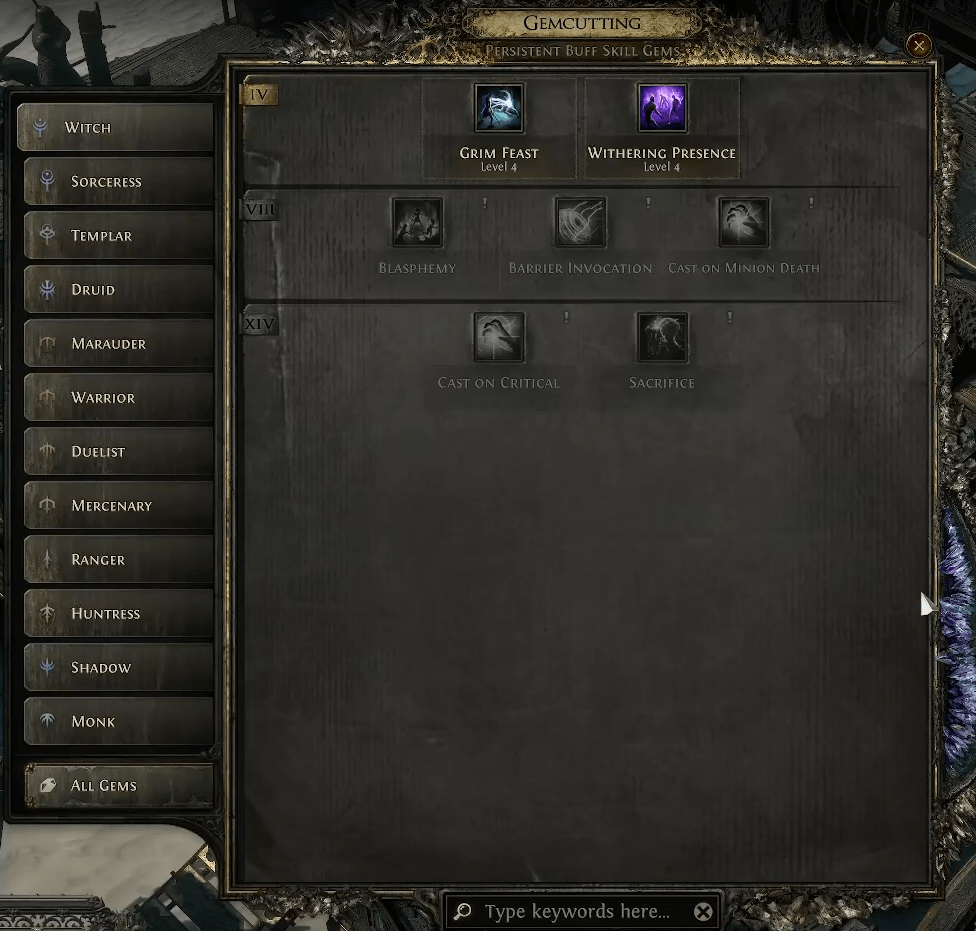Switch to Warrior gems
The image size is (976, 931).
(x=118, y=398)
